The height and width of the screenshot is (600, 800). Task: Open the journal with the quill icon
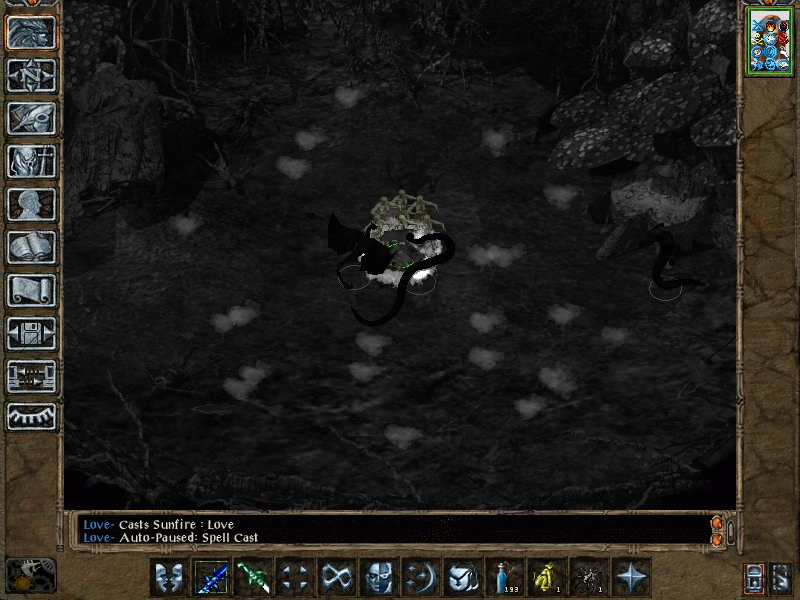point(31,118)
